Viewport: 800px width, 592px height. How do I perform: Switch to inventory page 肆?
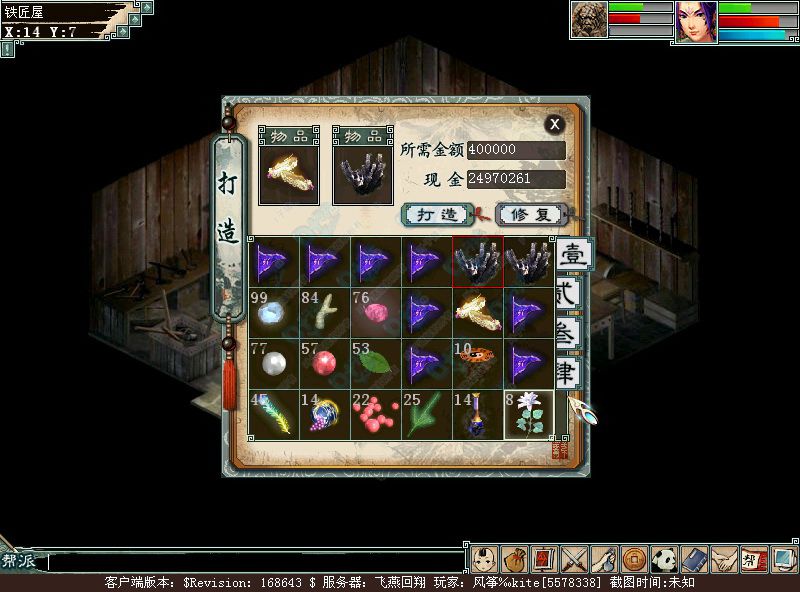click(567, 374)
